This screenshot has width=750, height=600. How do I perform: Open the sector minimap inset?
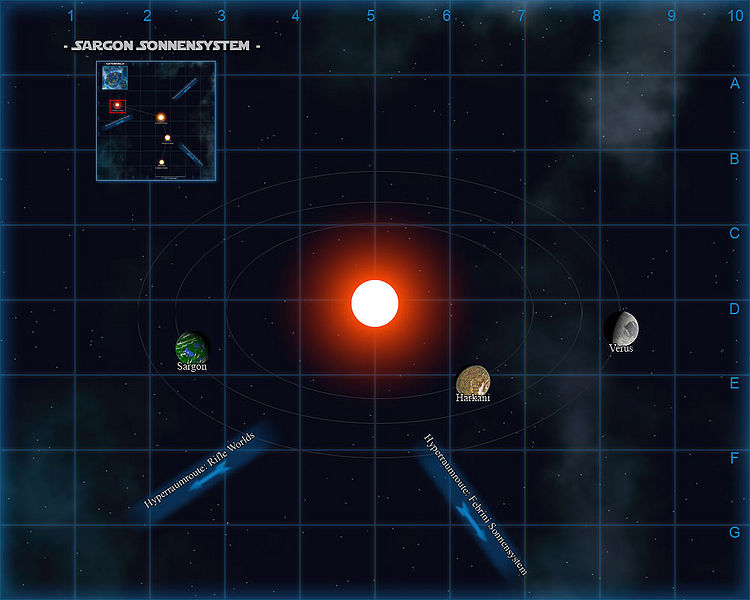(x=156, y=121)
